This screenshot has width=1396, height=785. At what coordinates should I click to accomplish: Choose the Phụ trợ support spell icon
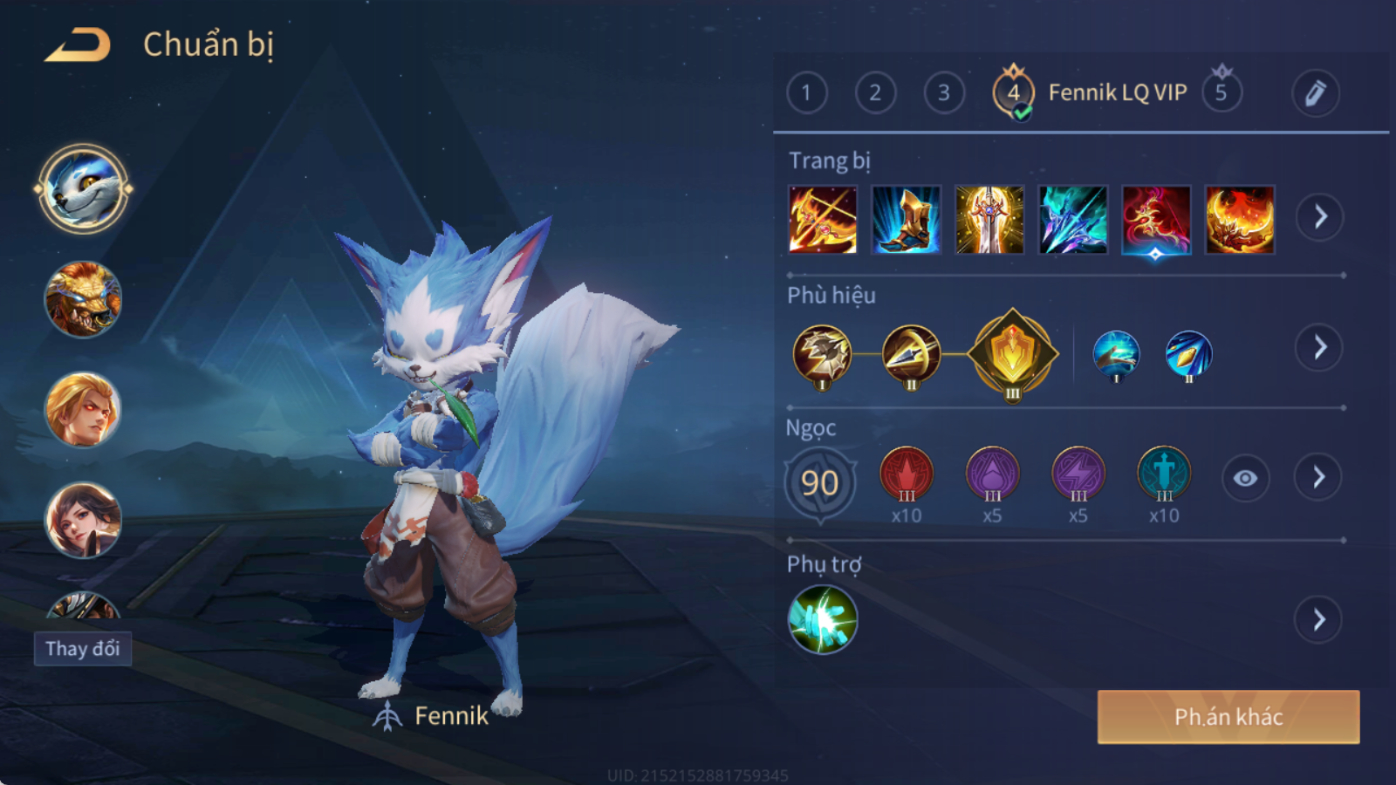coord(822,620)
